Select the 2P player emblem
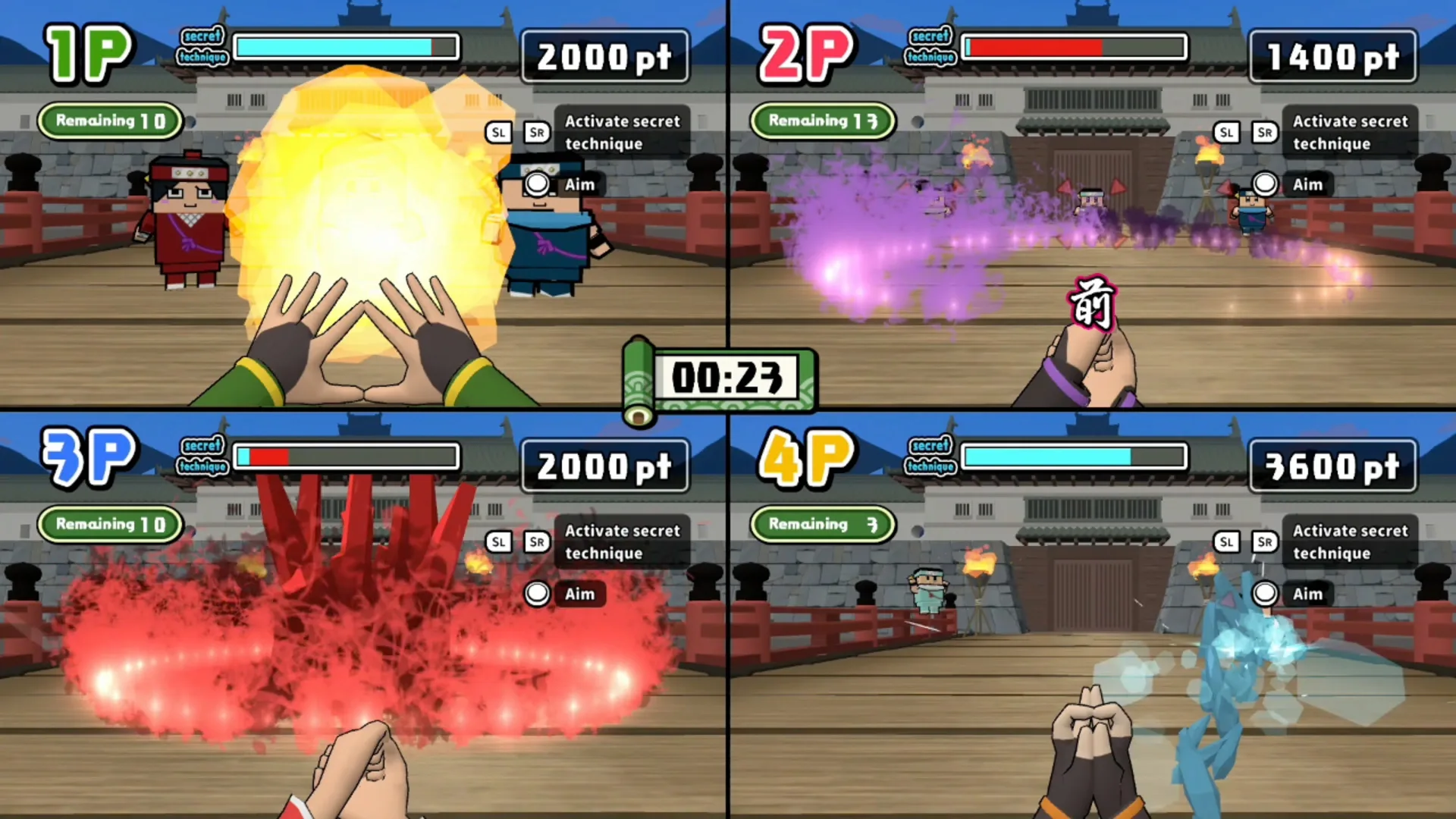Viewport: 1456px width, 819px height. click(808, 53)
